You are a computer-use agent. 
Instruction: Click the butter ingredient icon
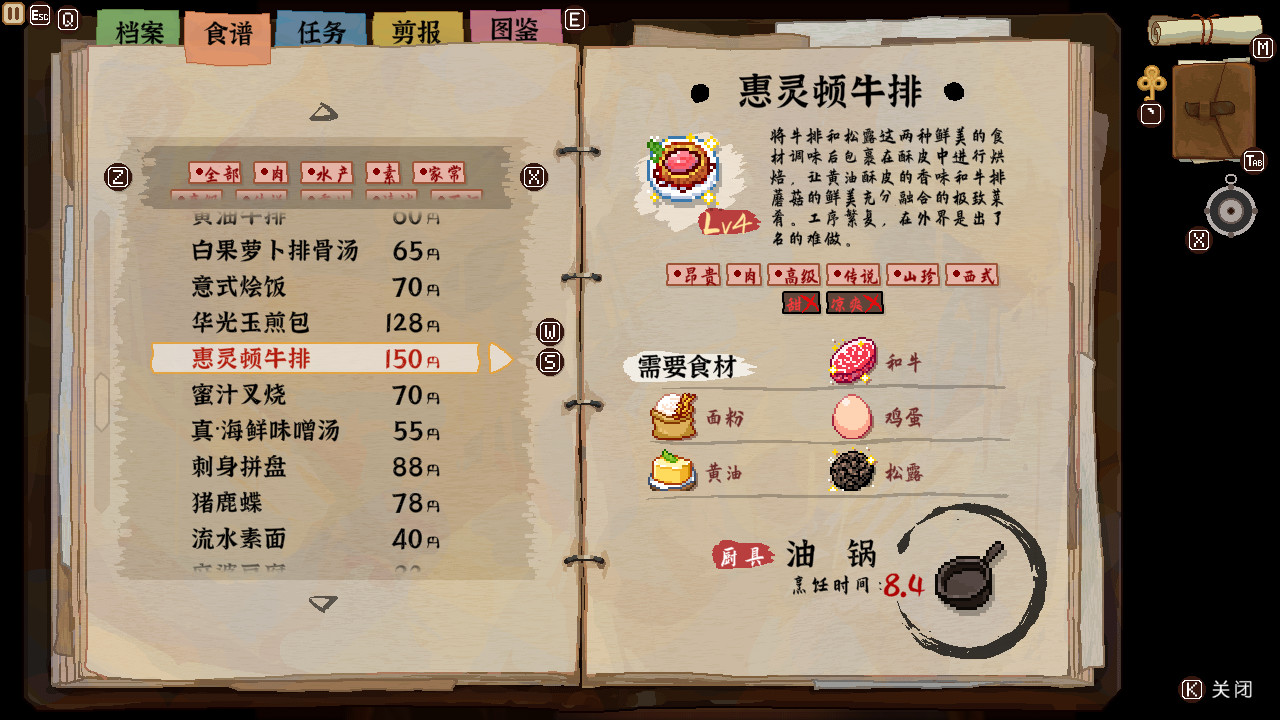pyautogui.click(x=673, y=472)
